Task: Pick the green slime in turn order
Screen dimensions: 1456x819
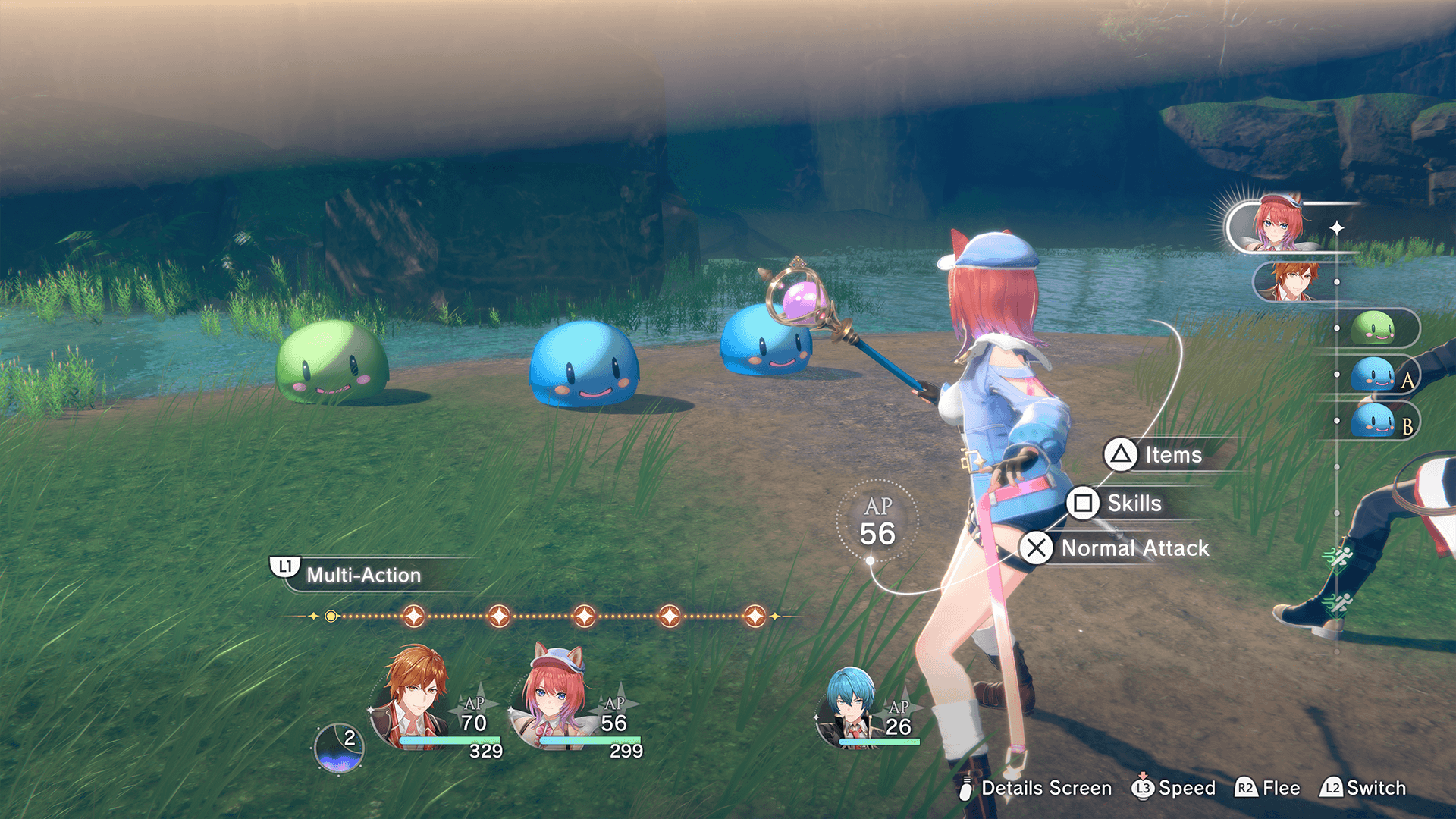Action: click(1373, 328)
